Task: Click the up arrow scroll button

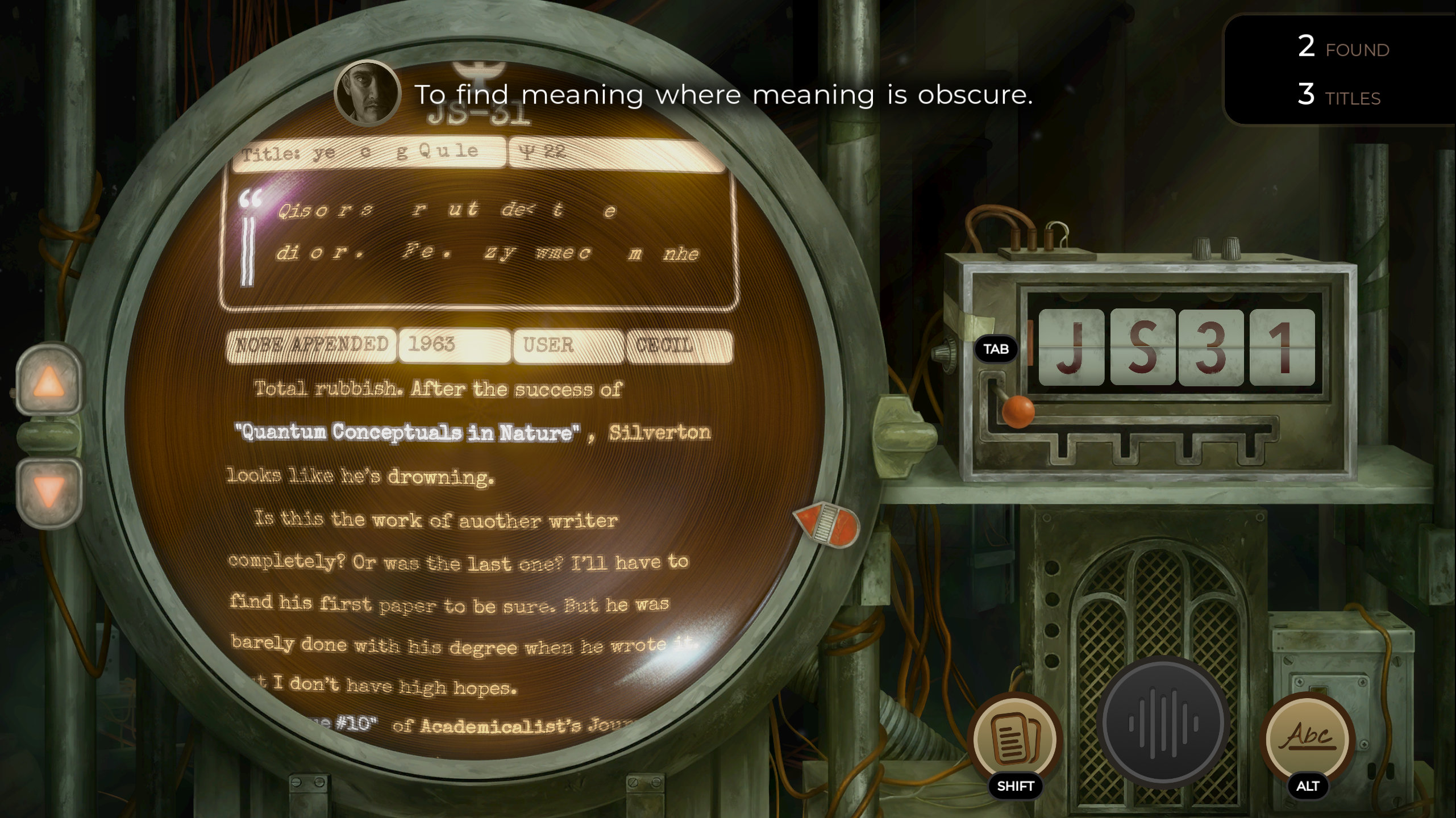Action: [x=49, y=381]
